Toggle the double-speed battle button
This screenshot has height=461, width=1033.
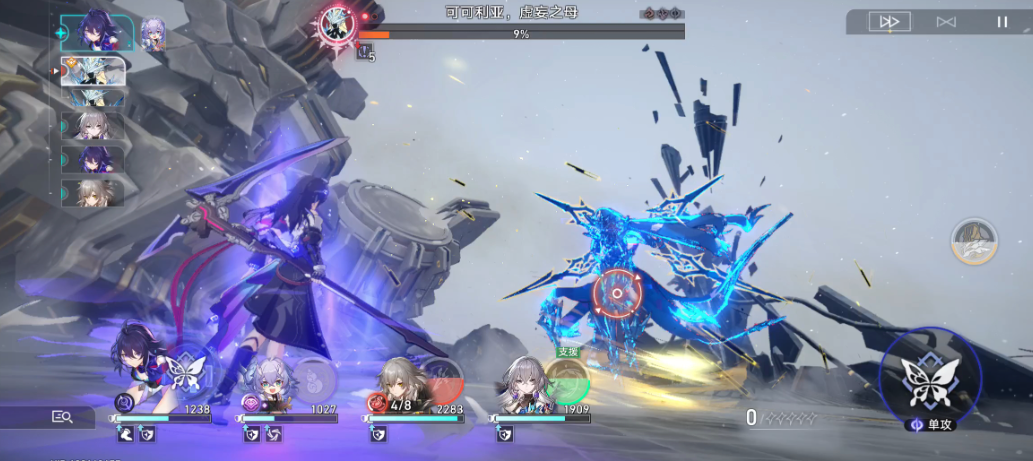pos(889,21)
